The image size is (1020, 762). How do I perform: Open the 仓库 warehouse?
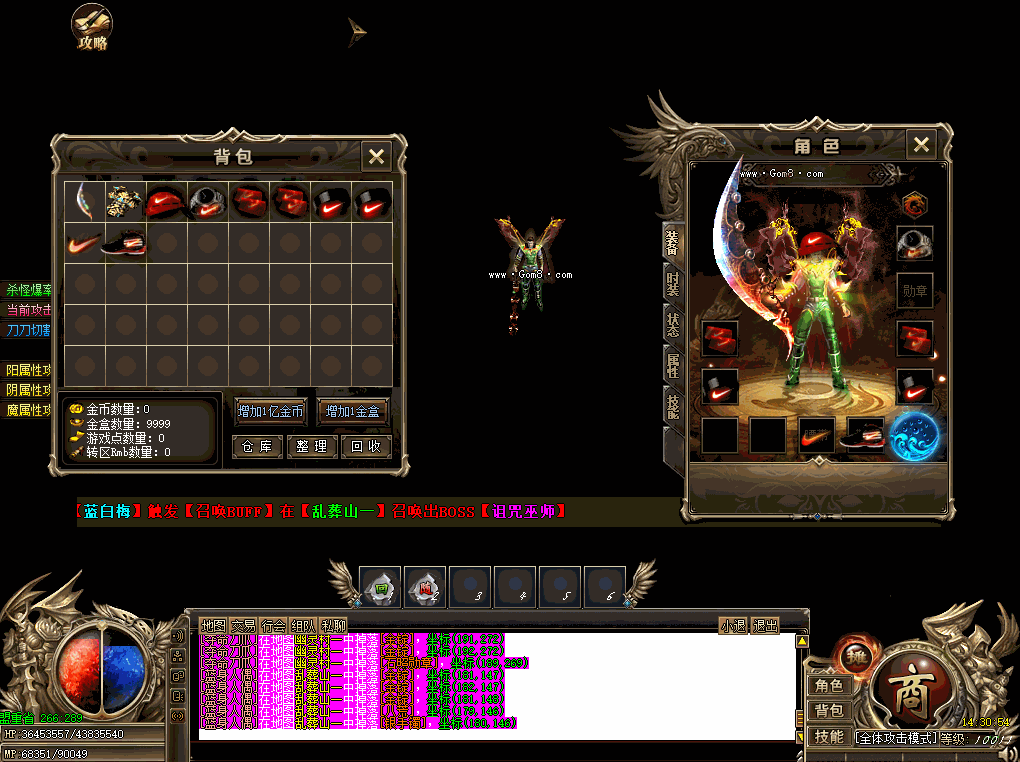pyautogui.click(x=257, y=447)
